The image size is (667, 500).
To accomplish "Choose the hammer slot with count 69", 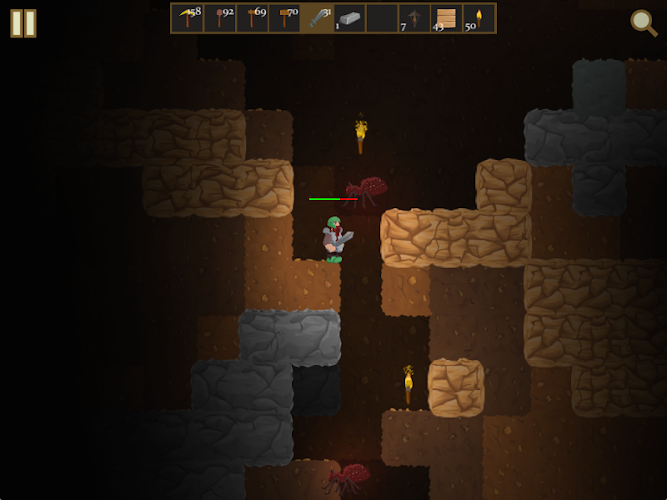I will (252, 18).
